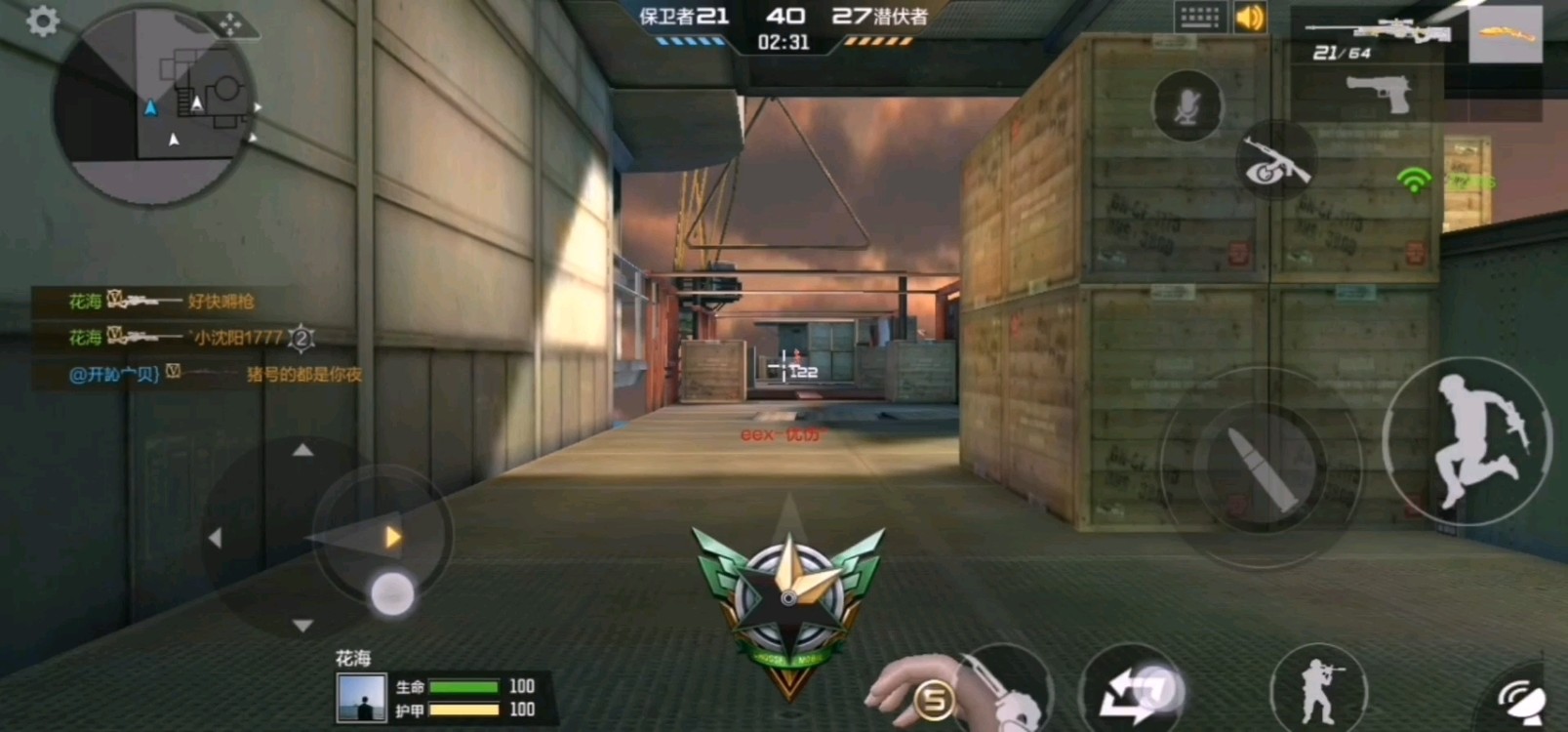The width and height of the screenshot is (1568, 732).
Task: Switch to the pistol sidearm
Action: click(x=1379, y=94)
